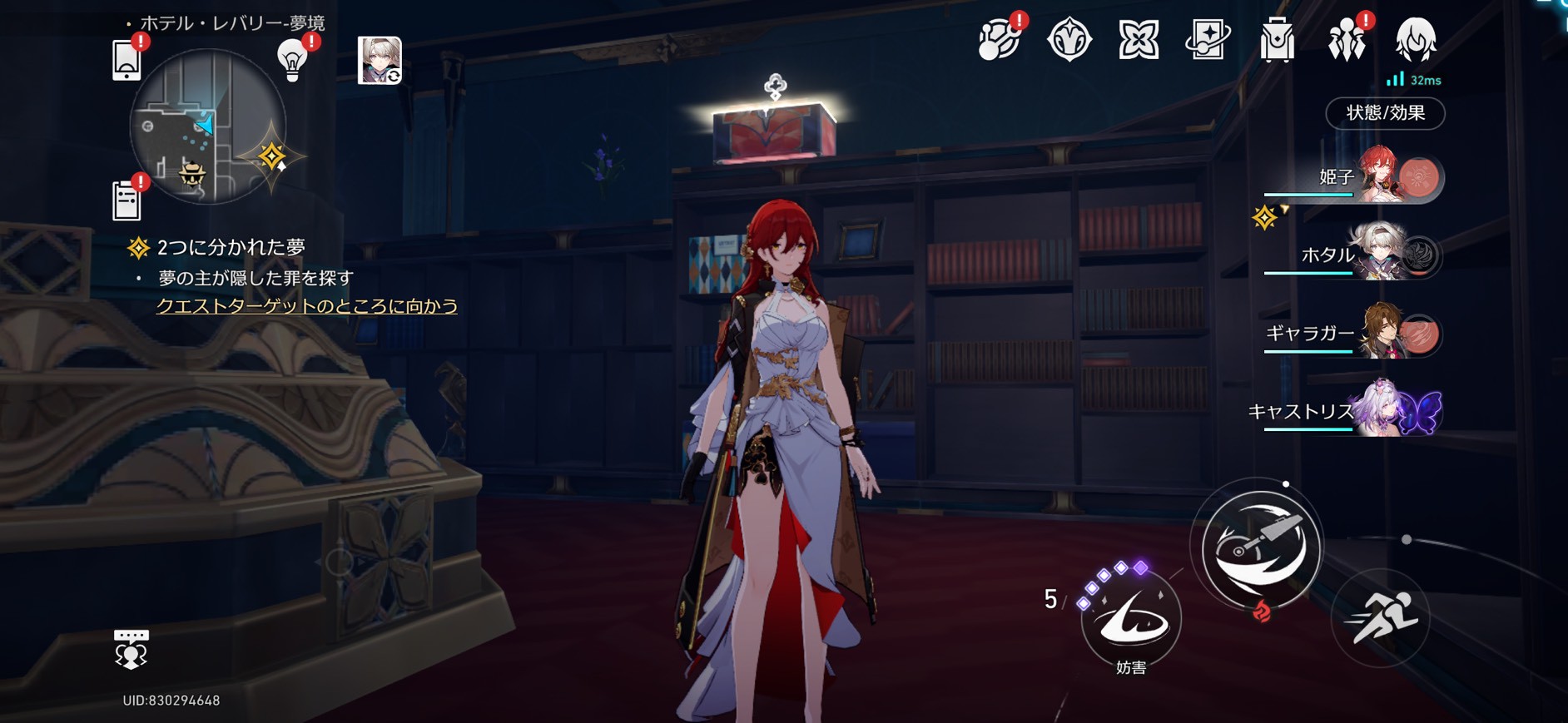Screen dimensions: 1568x723
Task: Open the quest log clipboard icon
Action: (x=127, y=201)
